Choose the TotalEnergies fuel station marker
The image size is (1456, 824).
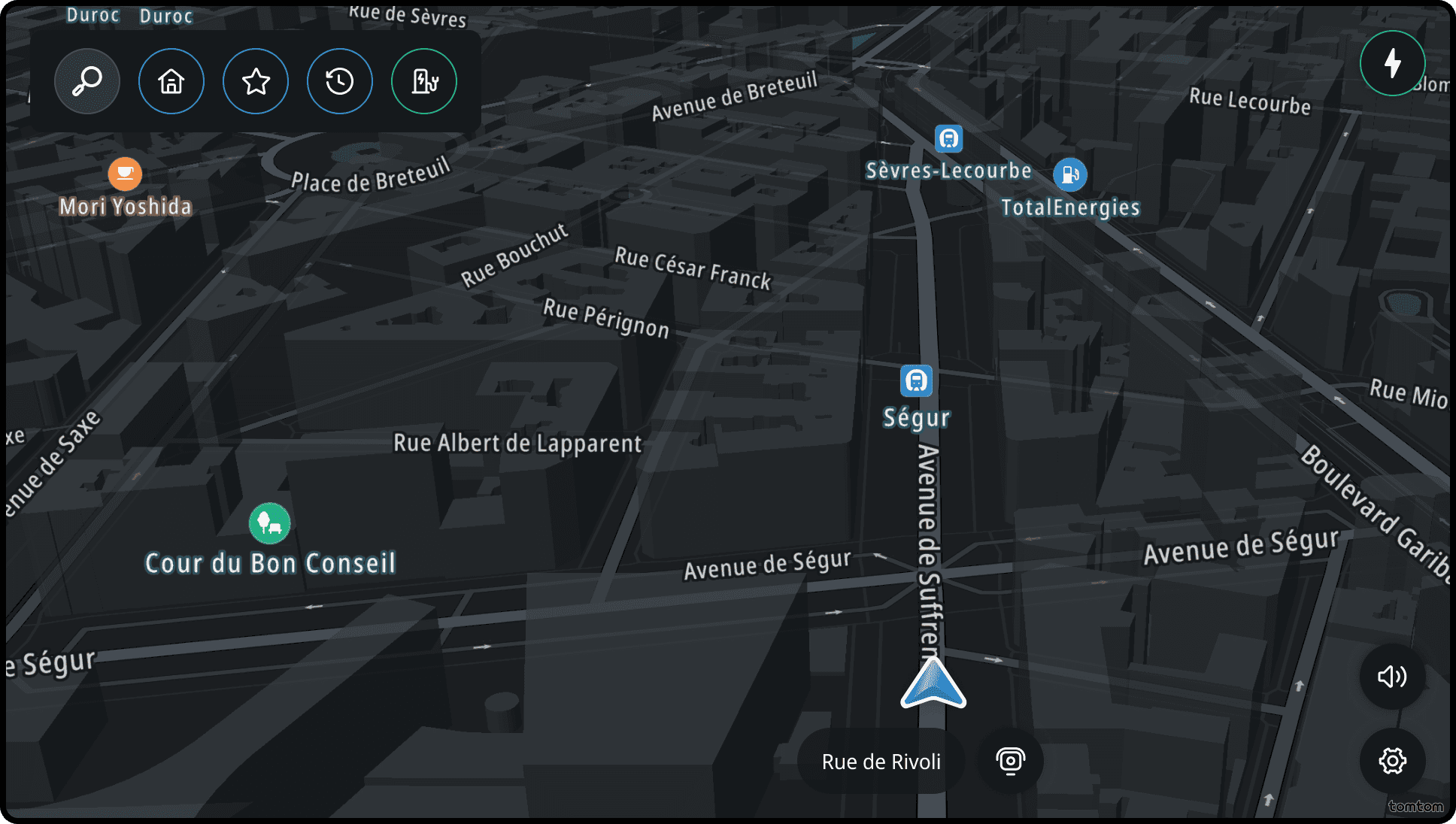click(x=1070, y=175)
